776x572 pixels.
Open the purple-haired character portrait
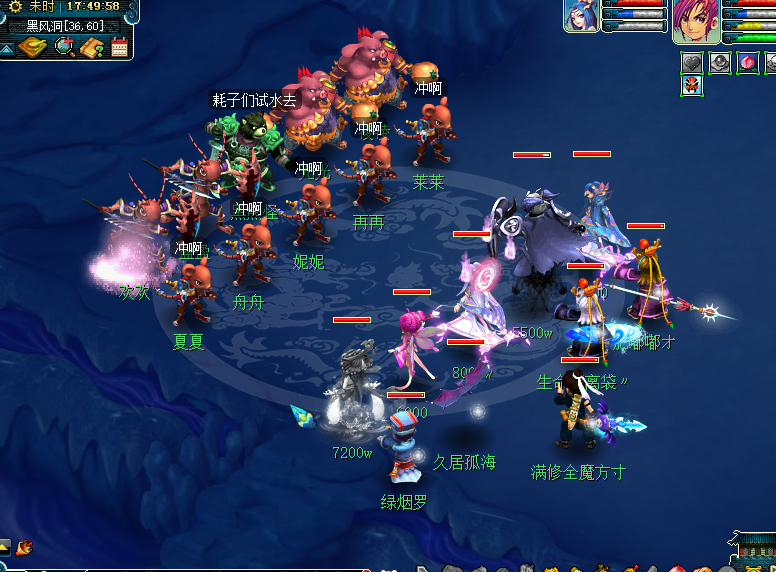coord(696,21)
